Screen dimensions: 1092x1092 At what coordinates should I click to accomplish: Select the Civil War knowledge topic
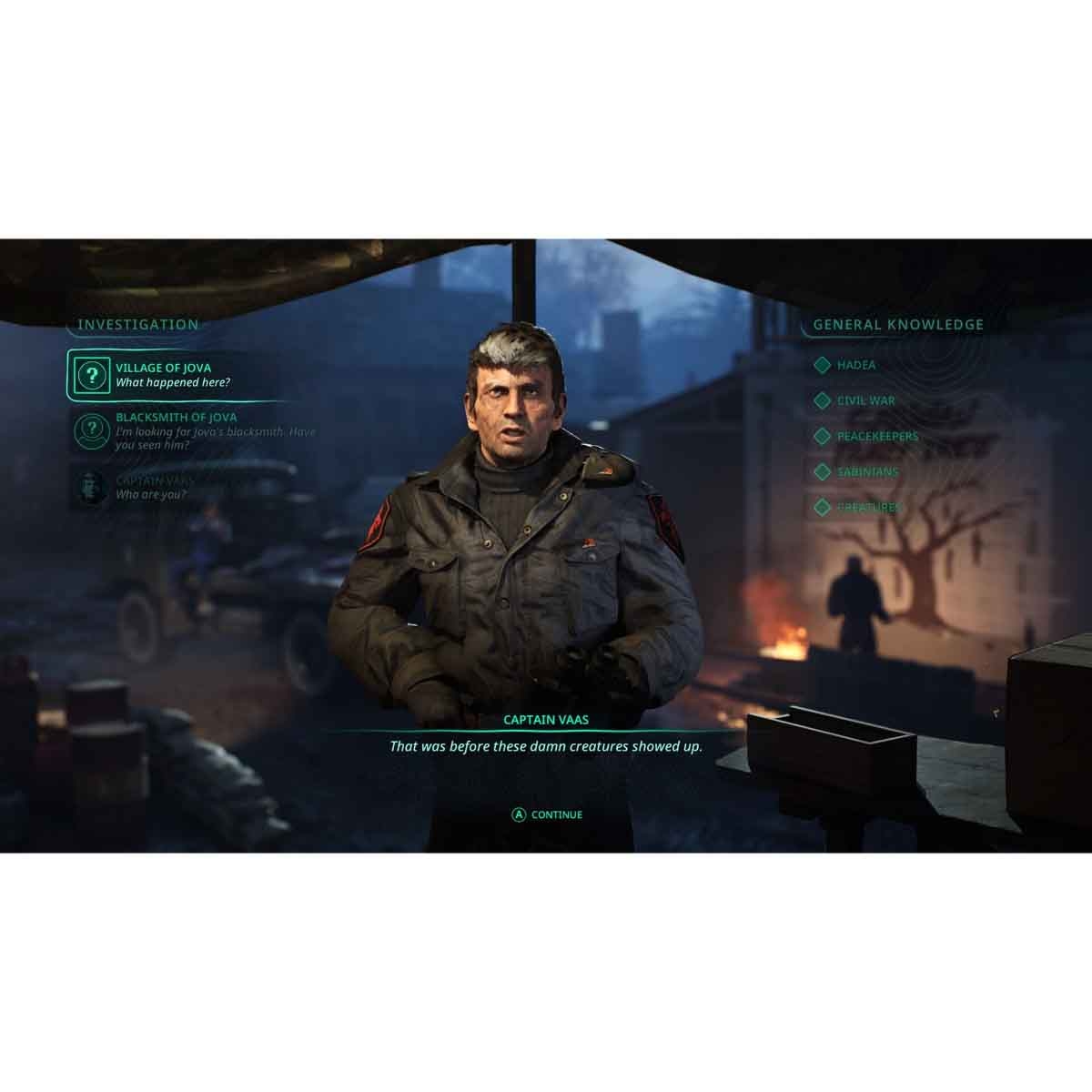pyautogui.click(x=865, y=400)
